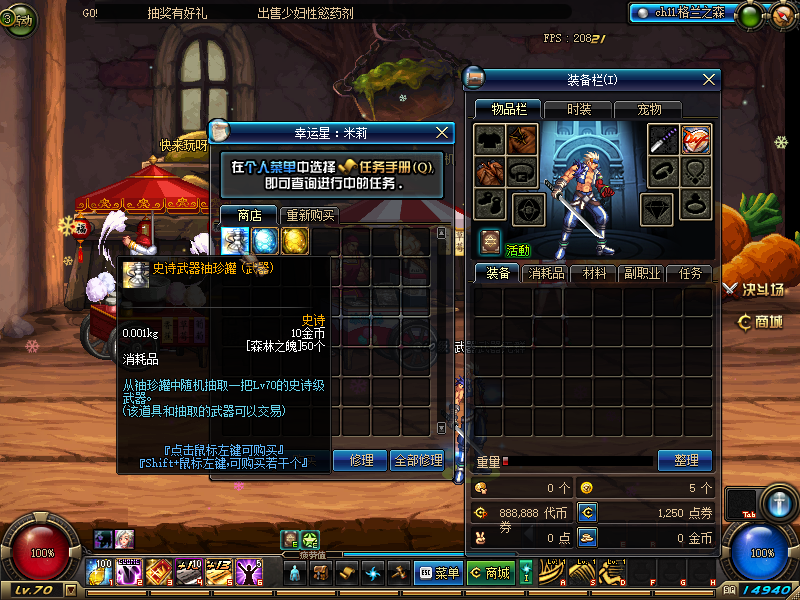800x600 pixels.
Task: Click the 全部修理 repair-all button
Action: (416, 460)
